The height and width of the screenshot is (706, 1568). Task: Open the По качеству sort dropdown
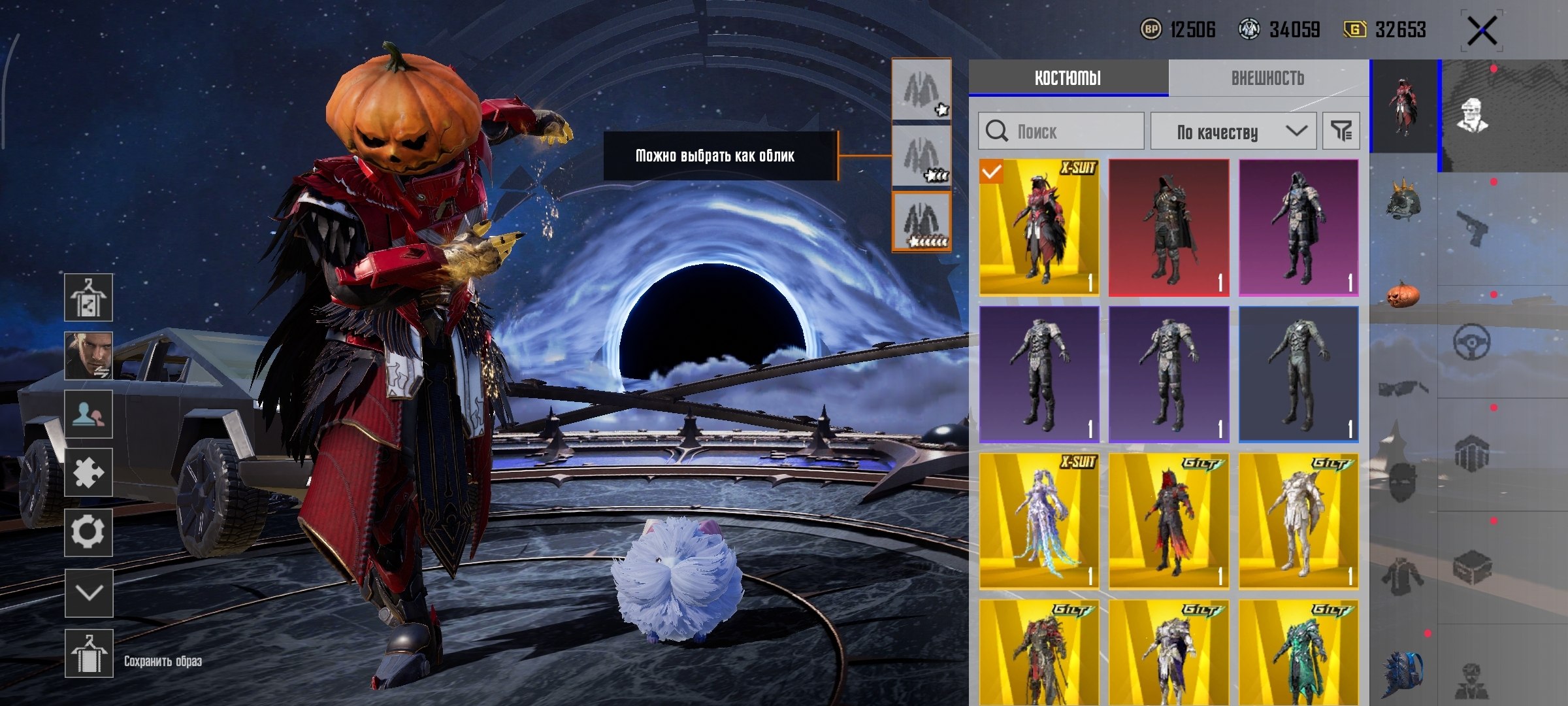click(1233, 131)
